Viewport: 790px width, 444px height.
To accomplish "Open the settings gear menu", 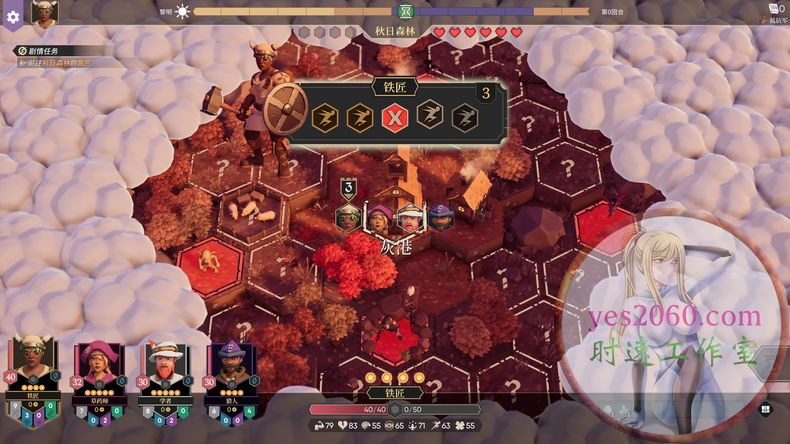I will (x=13, y=15).
